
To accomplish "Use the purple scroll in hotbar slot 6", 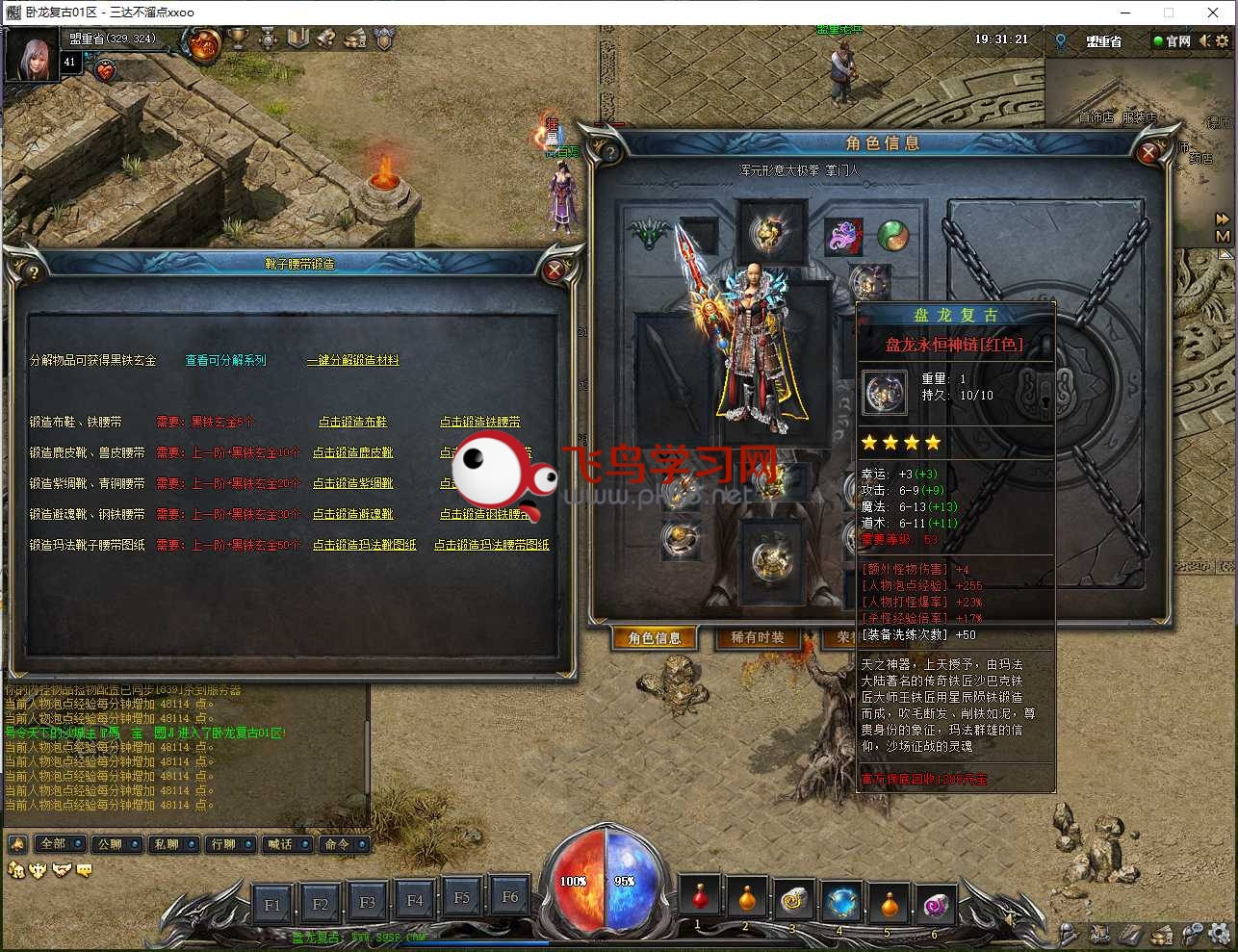I will (x=936, y=903).
